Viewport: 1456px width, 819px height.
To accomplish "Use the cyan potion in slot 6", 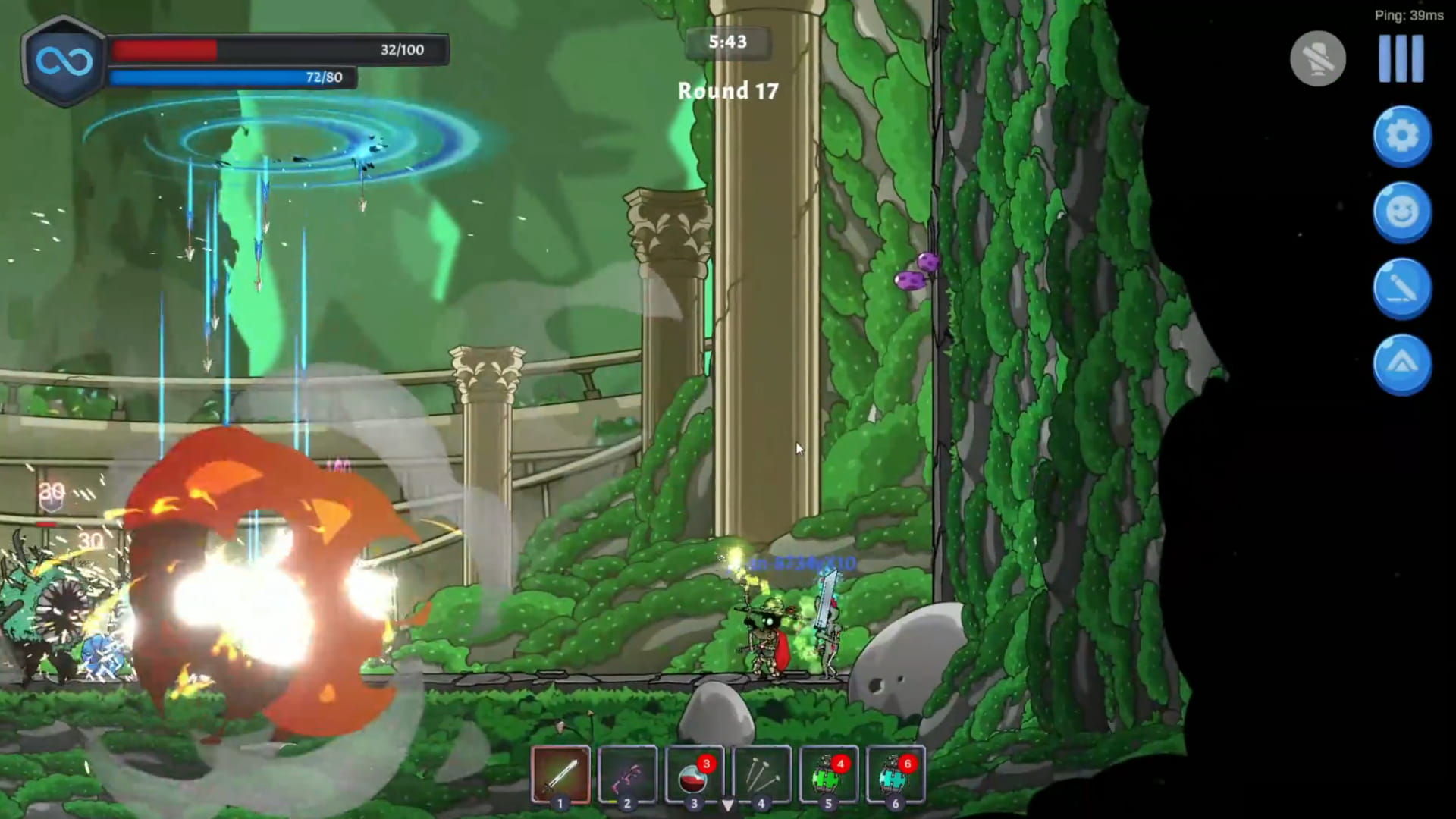I will click(x=894, y=774).
